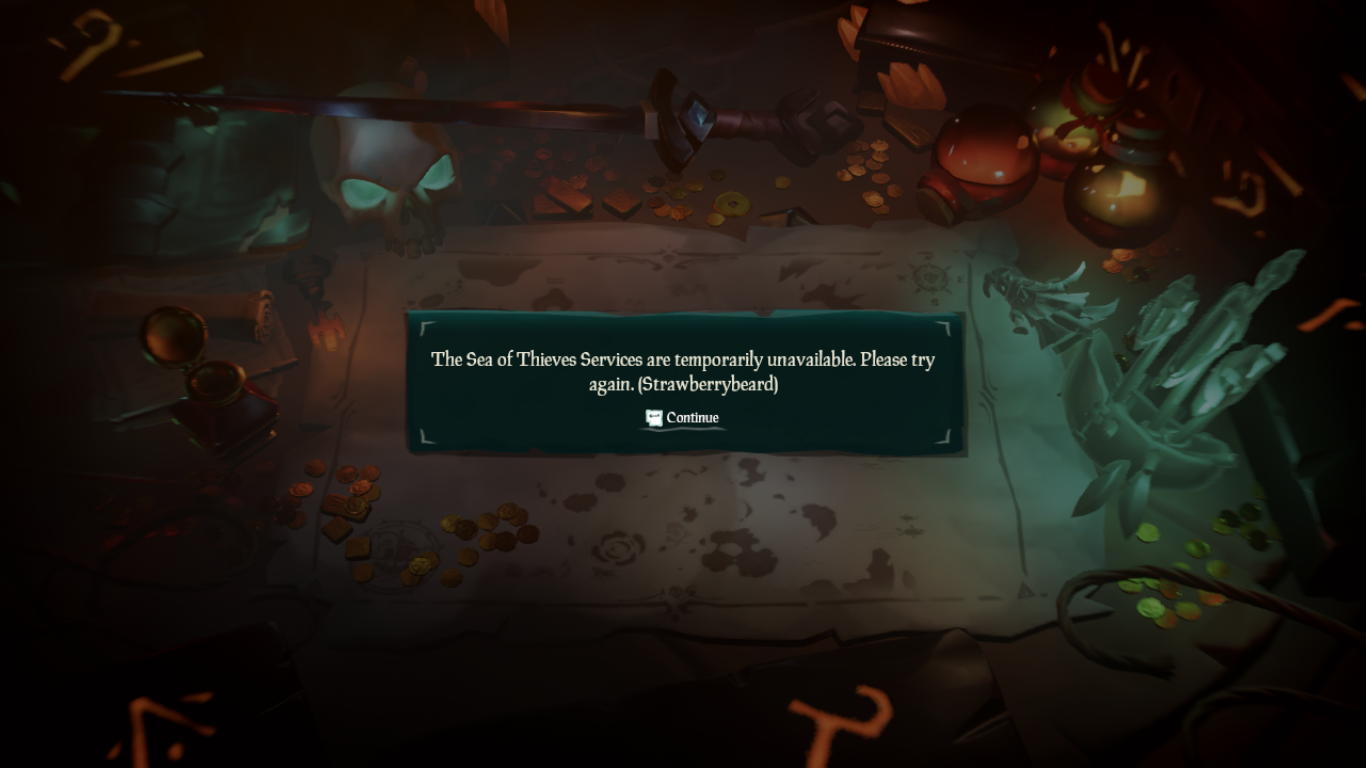Continue past the Strawberrybeard error message
This screenshot has height=768, width=1366.
pyautogui.click(x=683, y=418)
